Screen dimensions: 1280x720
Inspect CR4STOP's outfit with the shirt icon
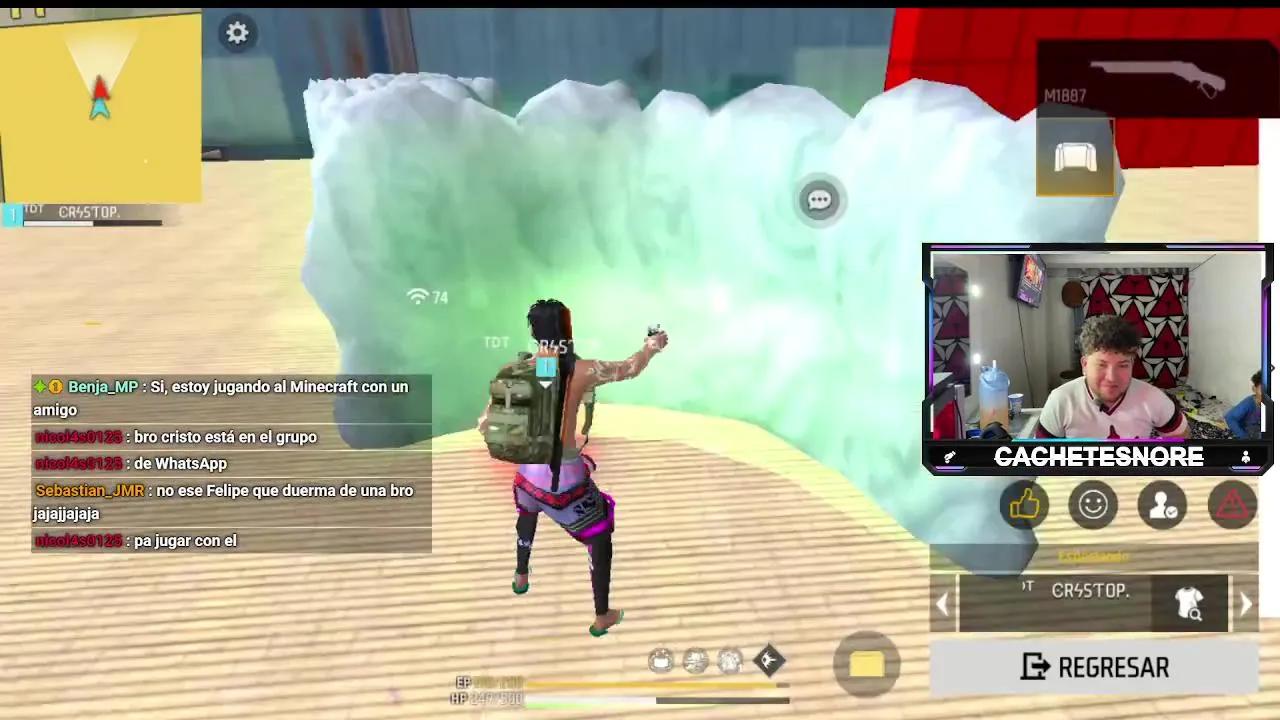click(x=1190, y=605)
